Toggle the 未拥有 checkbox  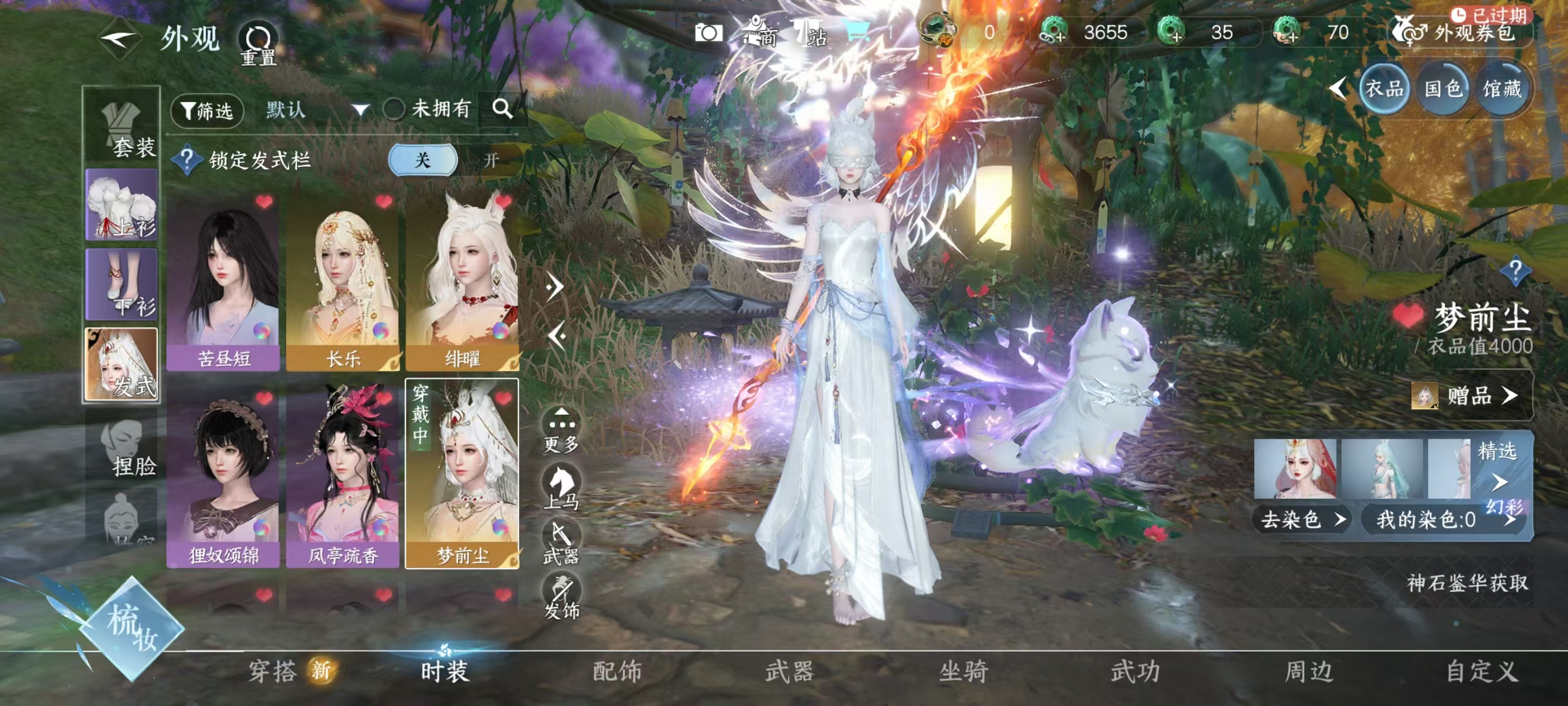(394, 110)
